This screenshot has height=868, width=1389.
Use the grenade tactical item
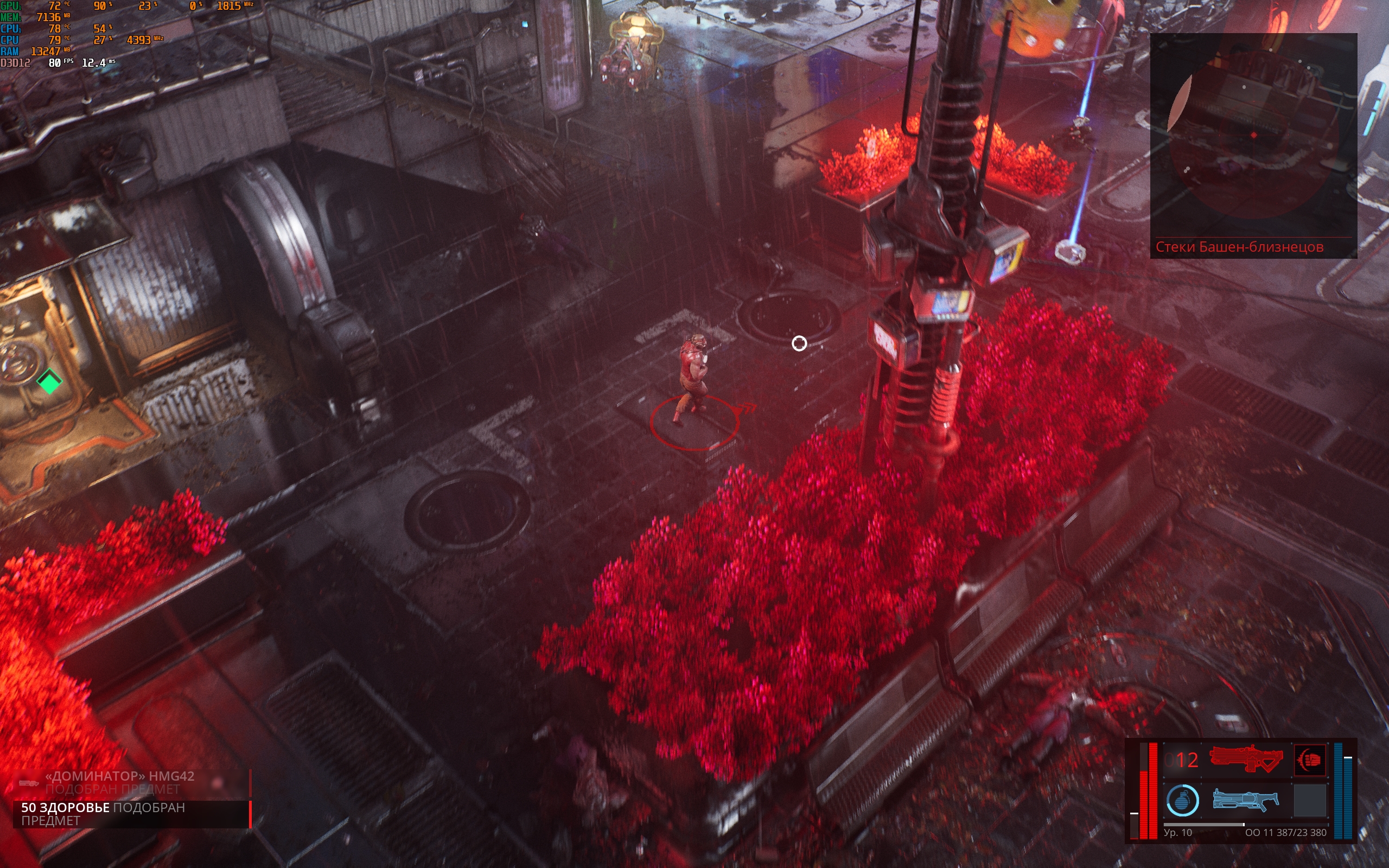pos(1182,800)
